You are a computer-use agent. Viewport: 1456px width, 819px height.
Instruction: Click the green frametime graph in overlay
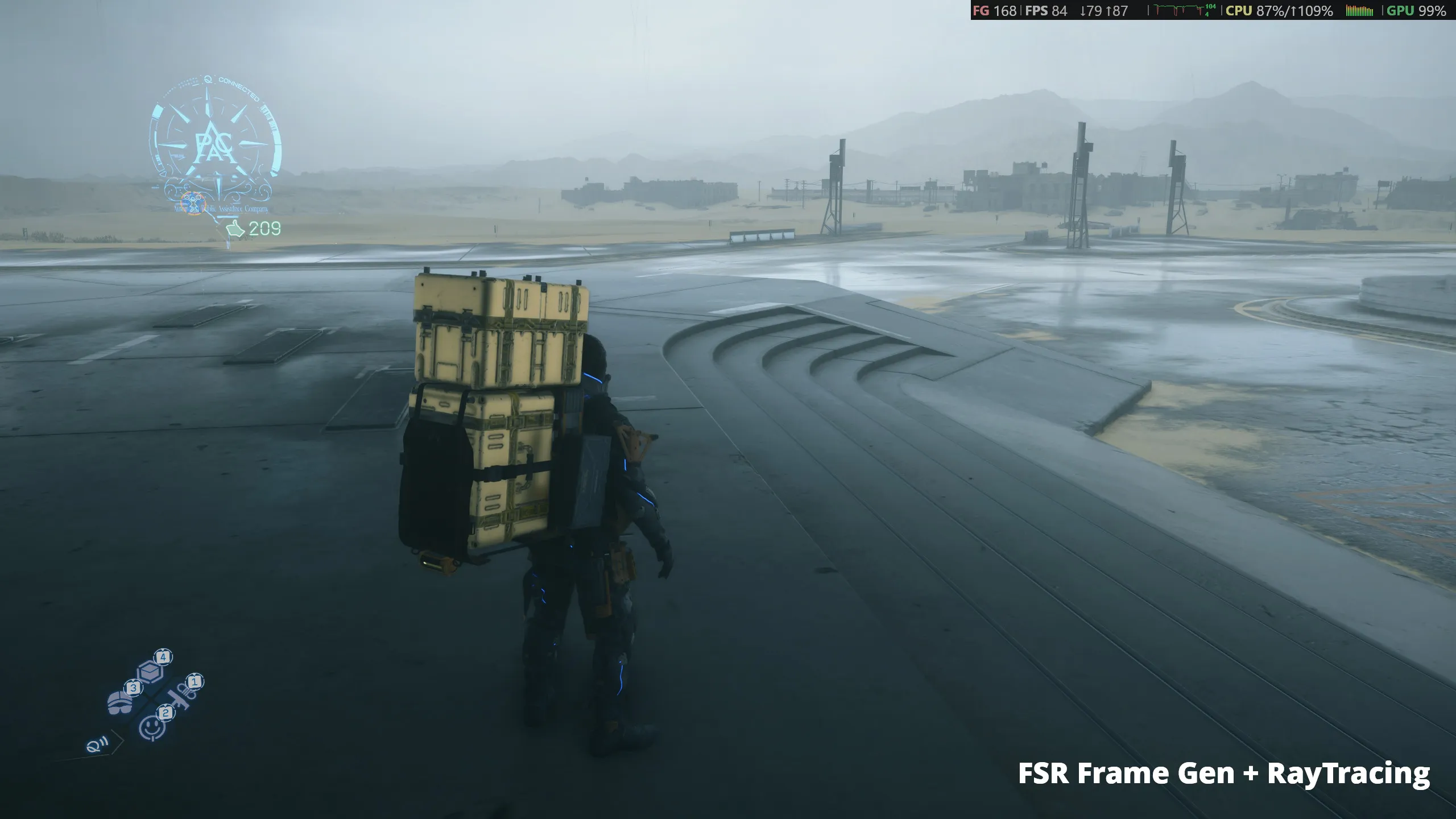(1177, 8)
